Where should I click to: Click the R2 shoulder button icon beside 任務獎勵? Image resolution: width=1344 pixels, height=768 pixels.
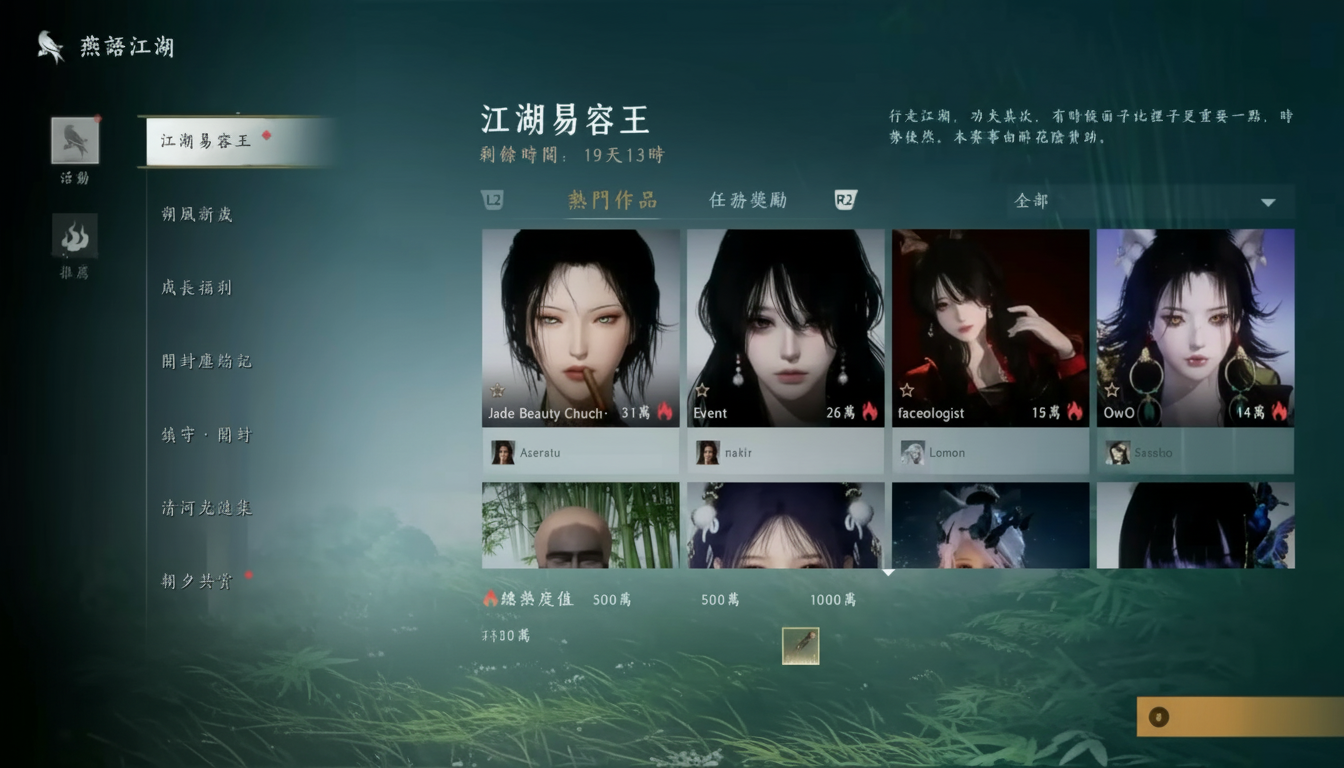(x=845, y=200)
